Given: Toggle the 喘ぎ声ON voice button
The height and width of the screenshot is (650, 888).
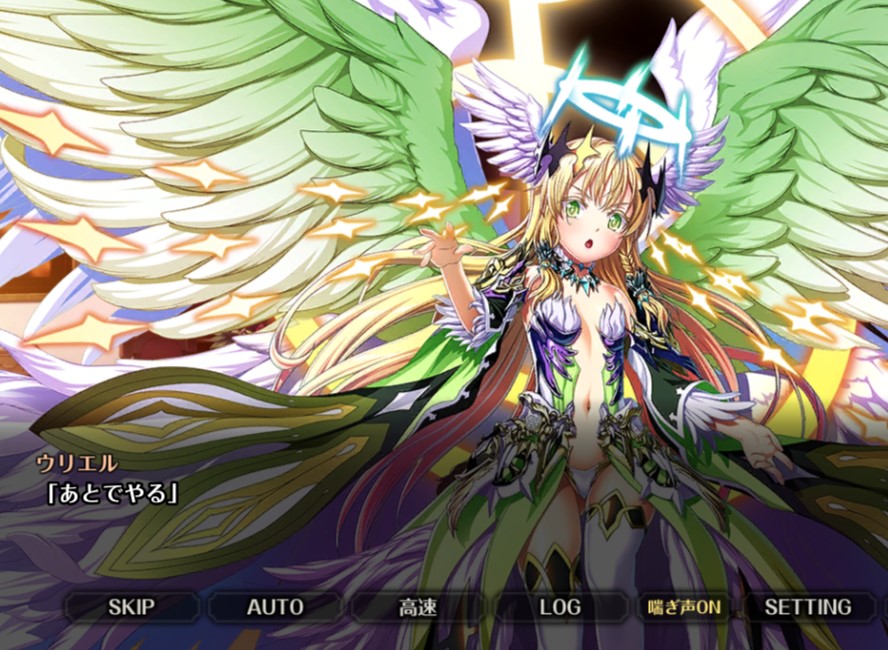Looking at the screenshot, I should [x=684, y=607].
